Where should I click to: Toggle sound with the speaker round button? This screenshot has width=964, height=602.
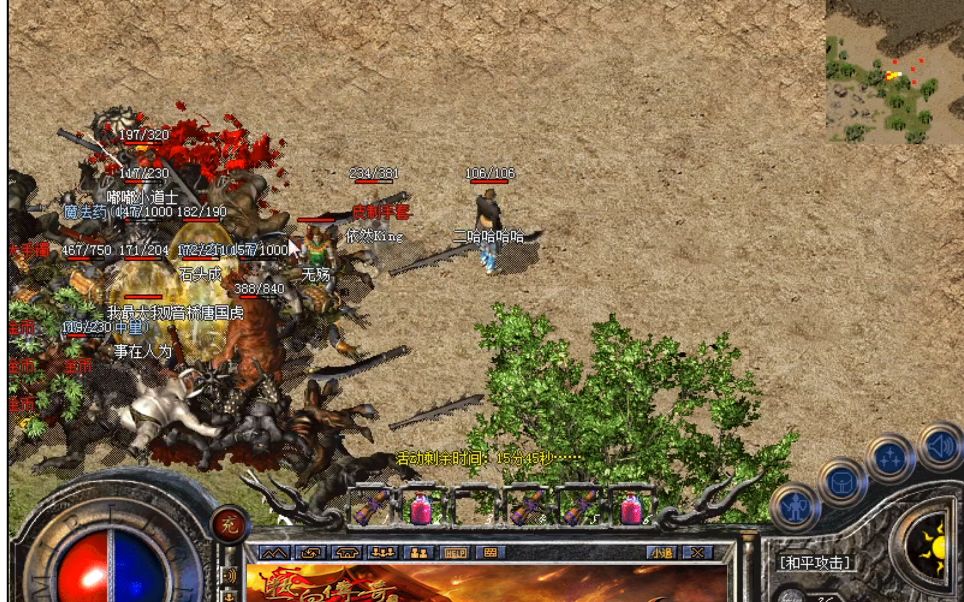[x=939, y=447]
